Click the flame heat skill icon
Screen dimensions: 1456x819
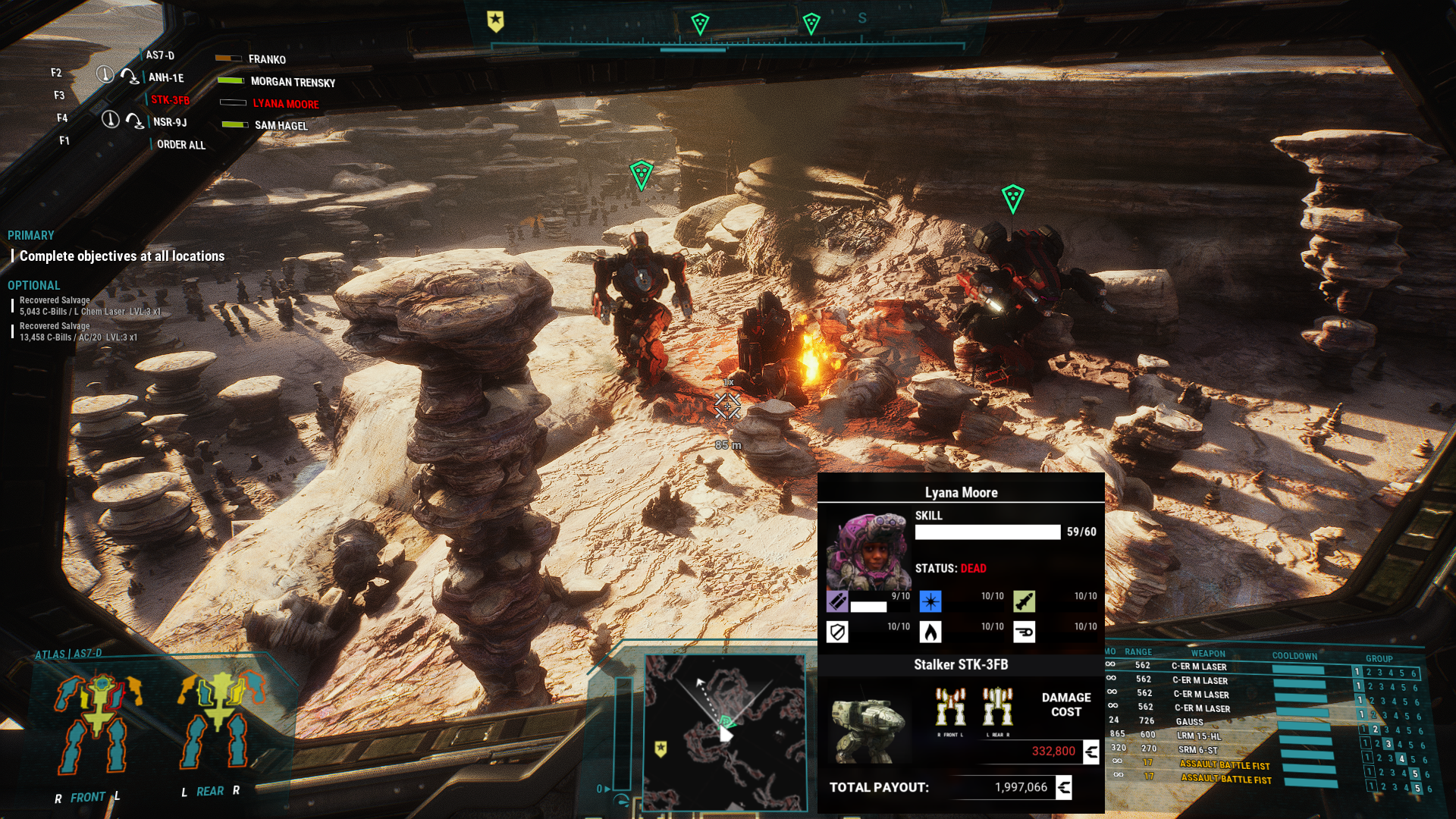tap(930, 632)
